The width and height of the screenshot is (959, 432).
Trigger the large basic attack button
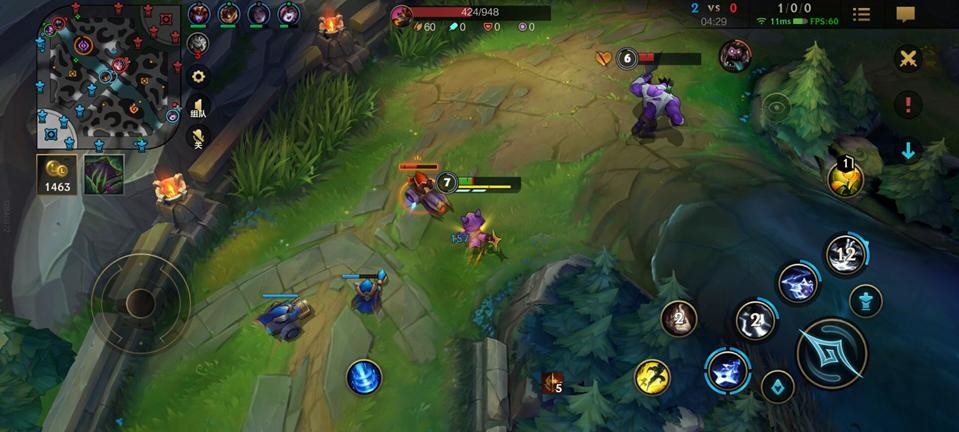pos(831,353)
